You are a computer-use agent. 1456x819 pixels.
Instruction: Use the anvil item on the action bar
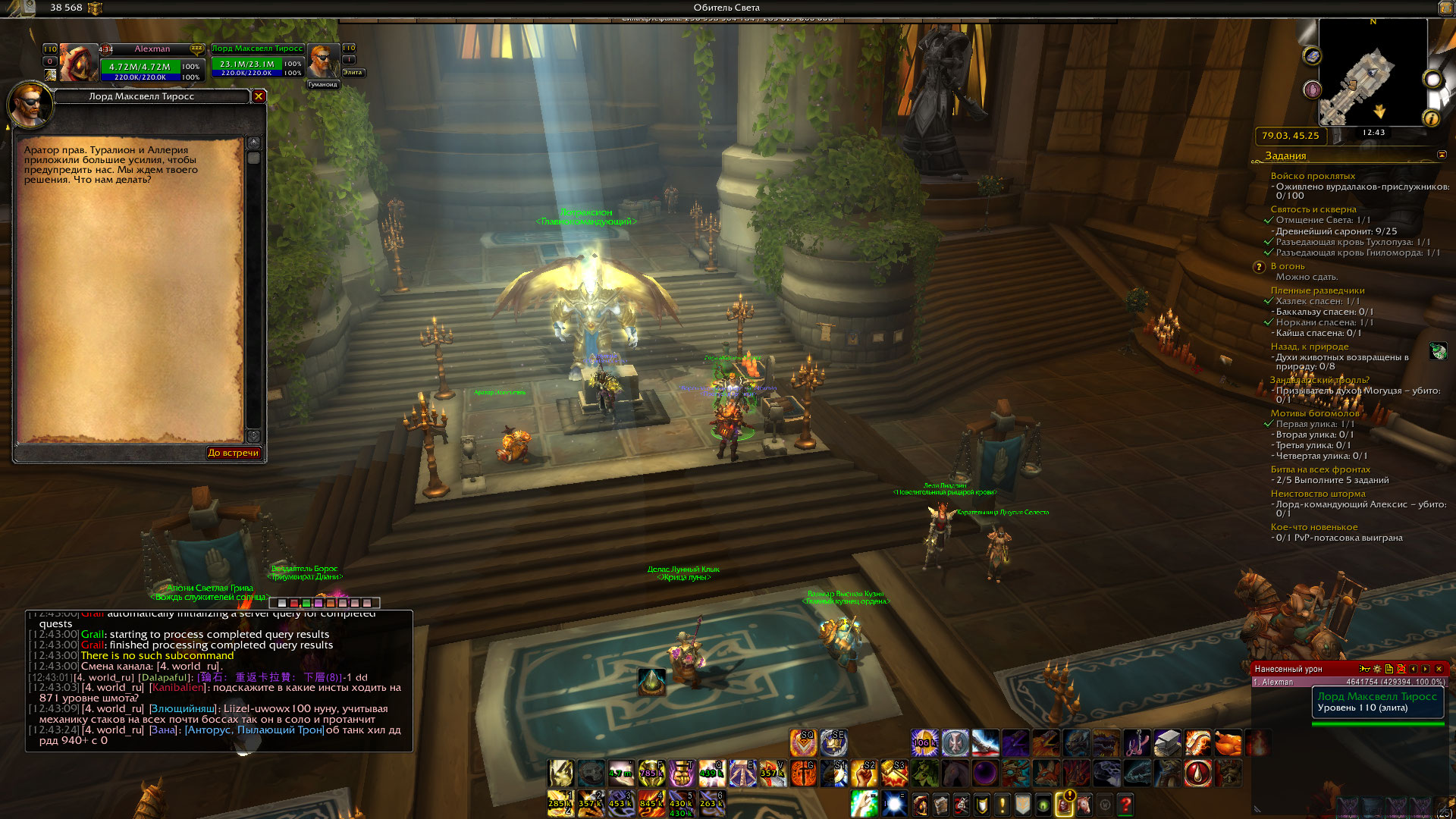point(1167,743)
